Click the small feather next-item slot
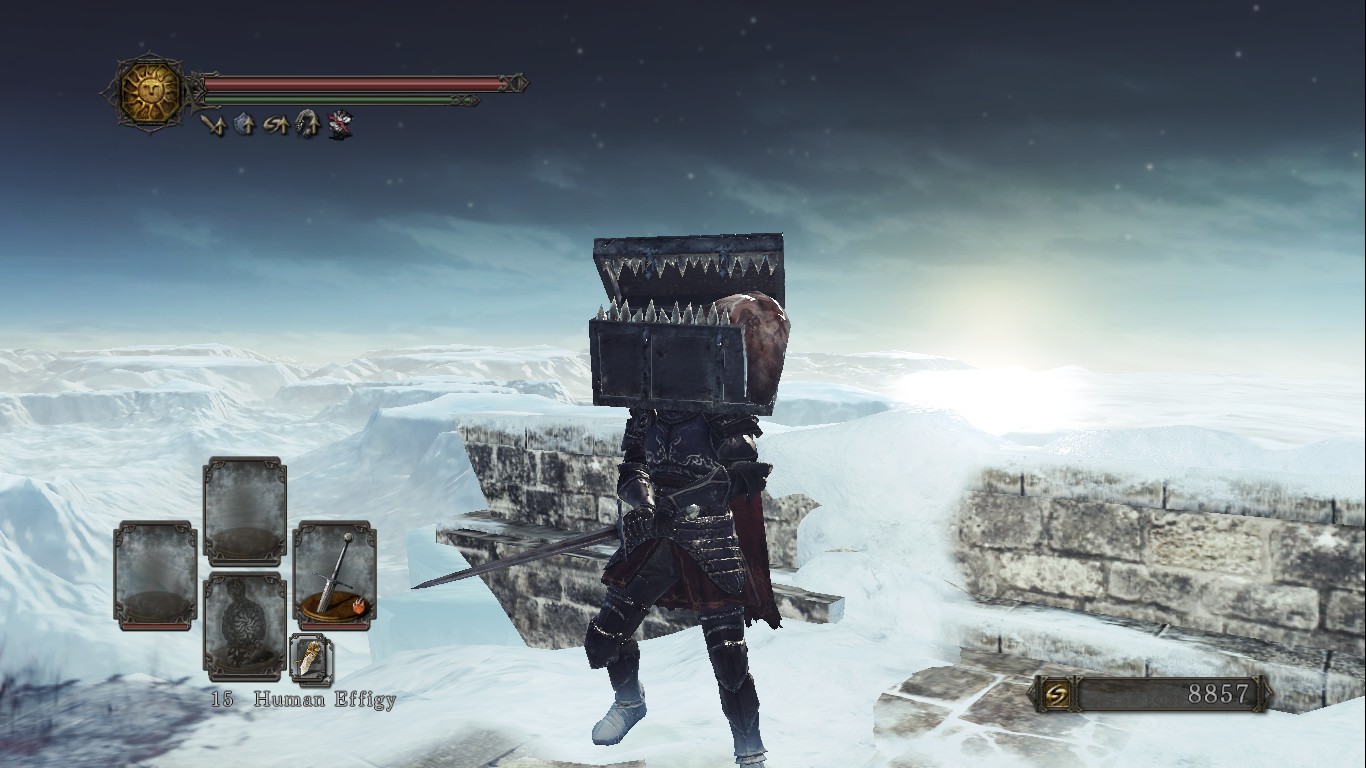Image resolution: width=1366 pixels, height=768 pixels. pyautogui.click(x=311, y=659)
